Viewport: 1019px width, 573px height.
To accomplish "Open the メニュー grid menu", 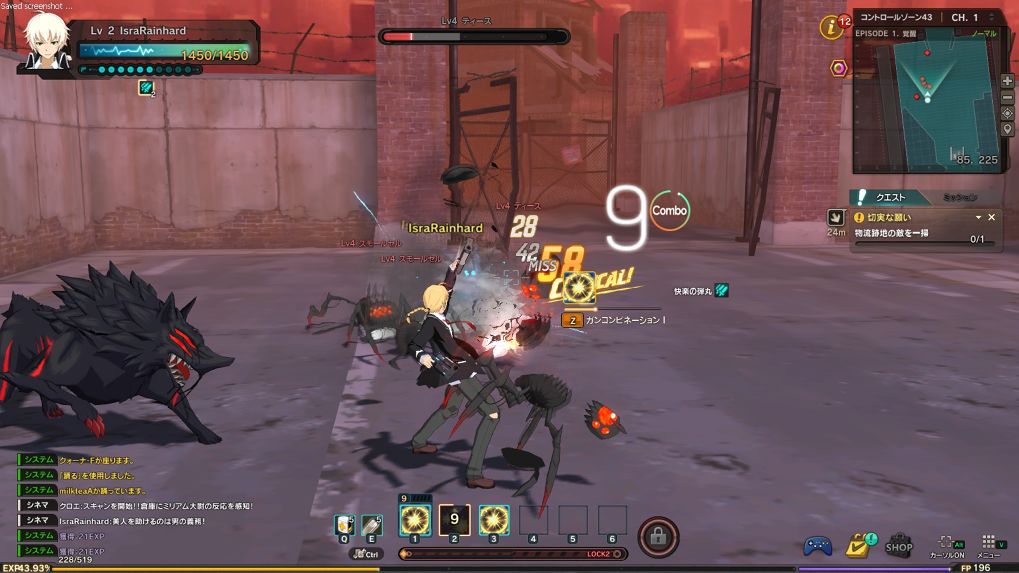I will [x=989, y=543].
